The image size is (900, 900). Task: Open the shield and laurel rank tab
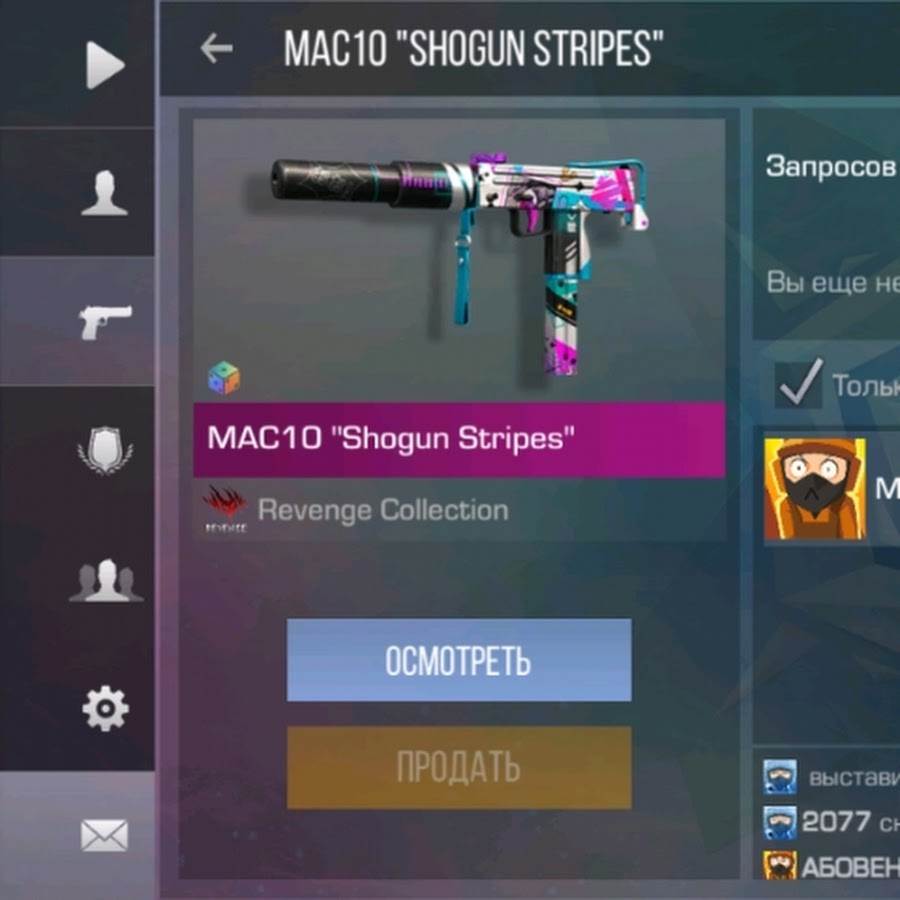[105, 451]
